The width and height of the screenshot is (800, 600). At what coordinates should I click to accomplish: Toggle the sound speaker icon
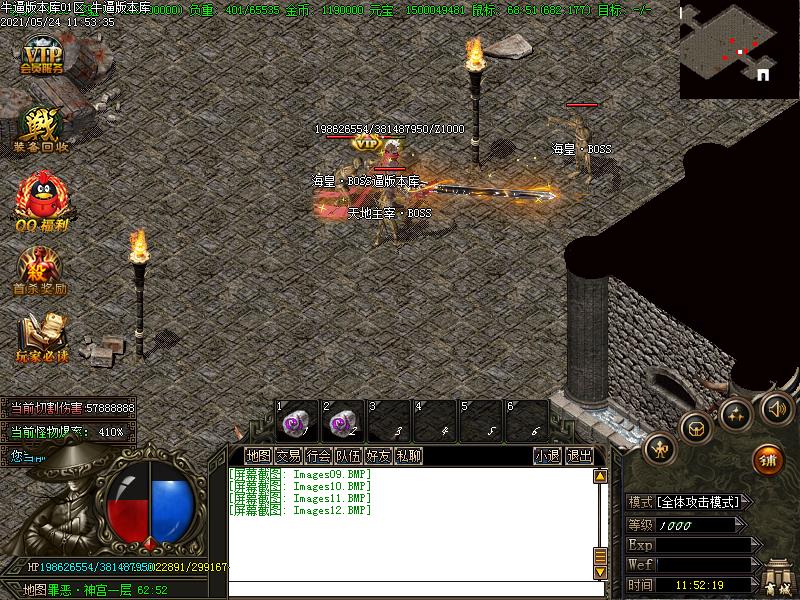(776, 407)
